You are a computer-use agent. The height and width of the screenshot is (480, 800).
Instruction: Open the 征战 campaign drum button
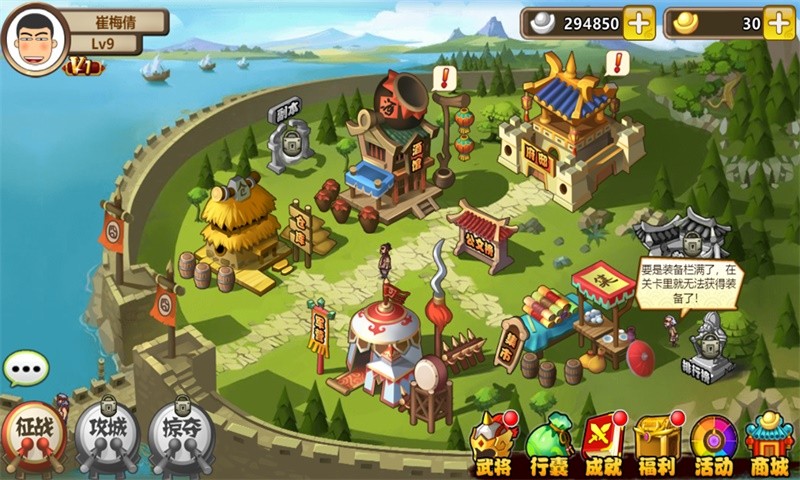click(33, 433)
